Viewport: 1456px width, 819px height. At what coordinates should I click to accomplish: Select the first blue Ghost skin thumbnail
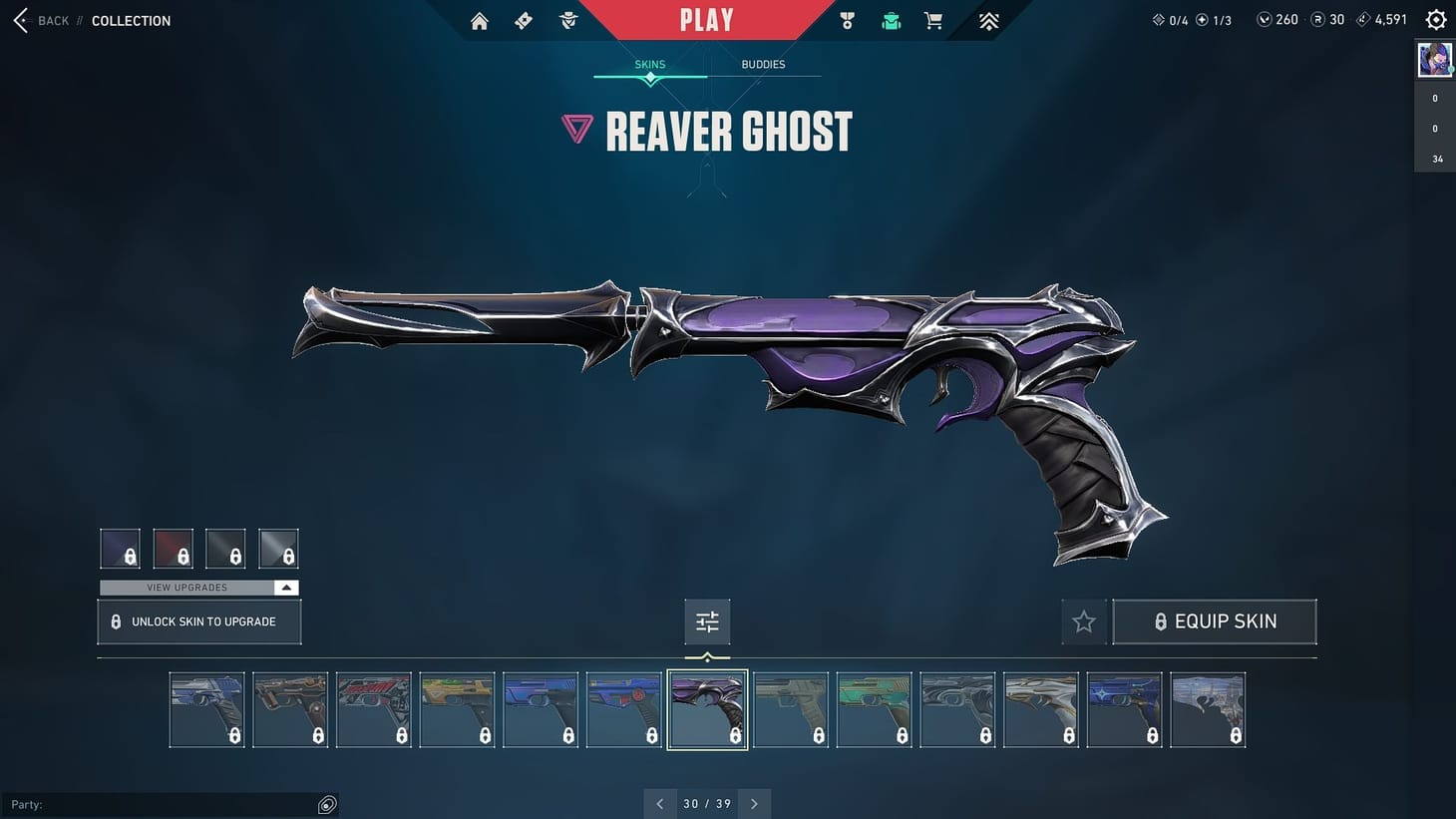click(x=206, y=709)
